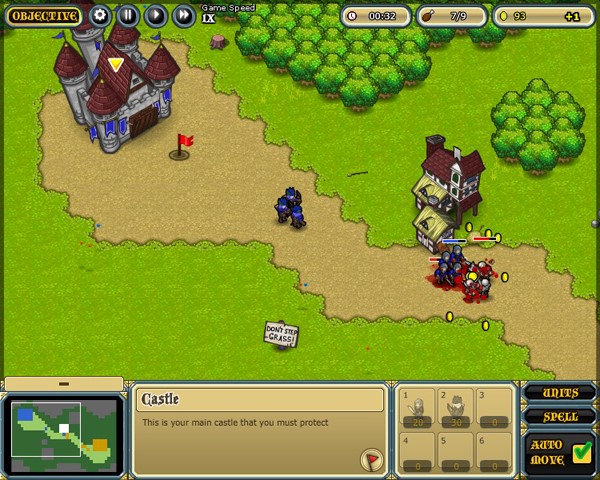Recruit the unit in slot 2
This screenshot has height=480, width=600.
coord(458,408)
